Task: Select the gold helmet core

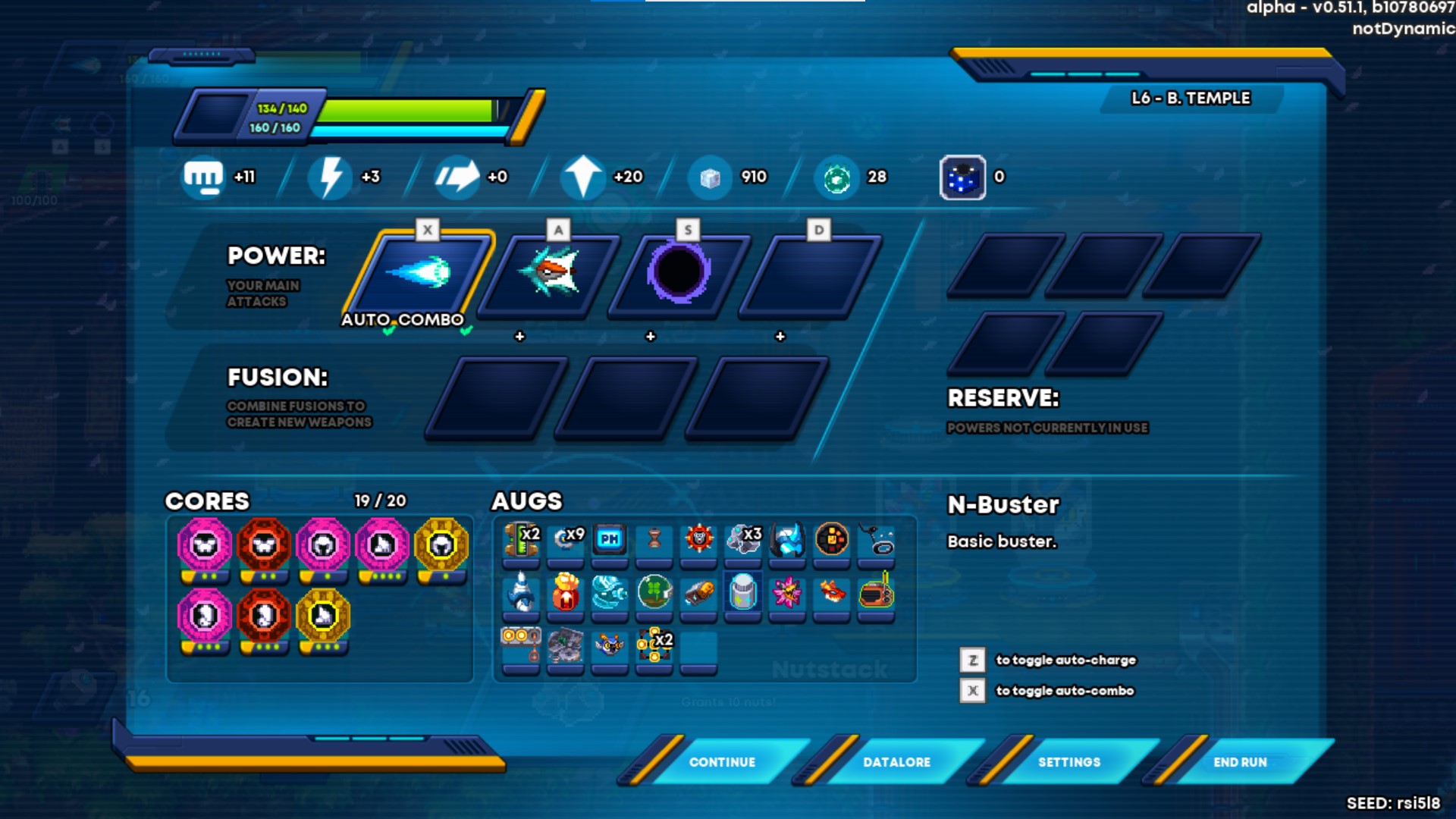Action: (x=441, y=545)
